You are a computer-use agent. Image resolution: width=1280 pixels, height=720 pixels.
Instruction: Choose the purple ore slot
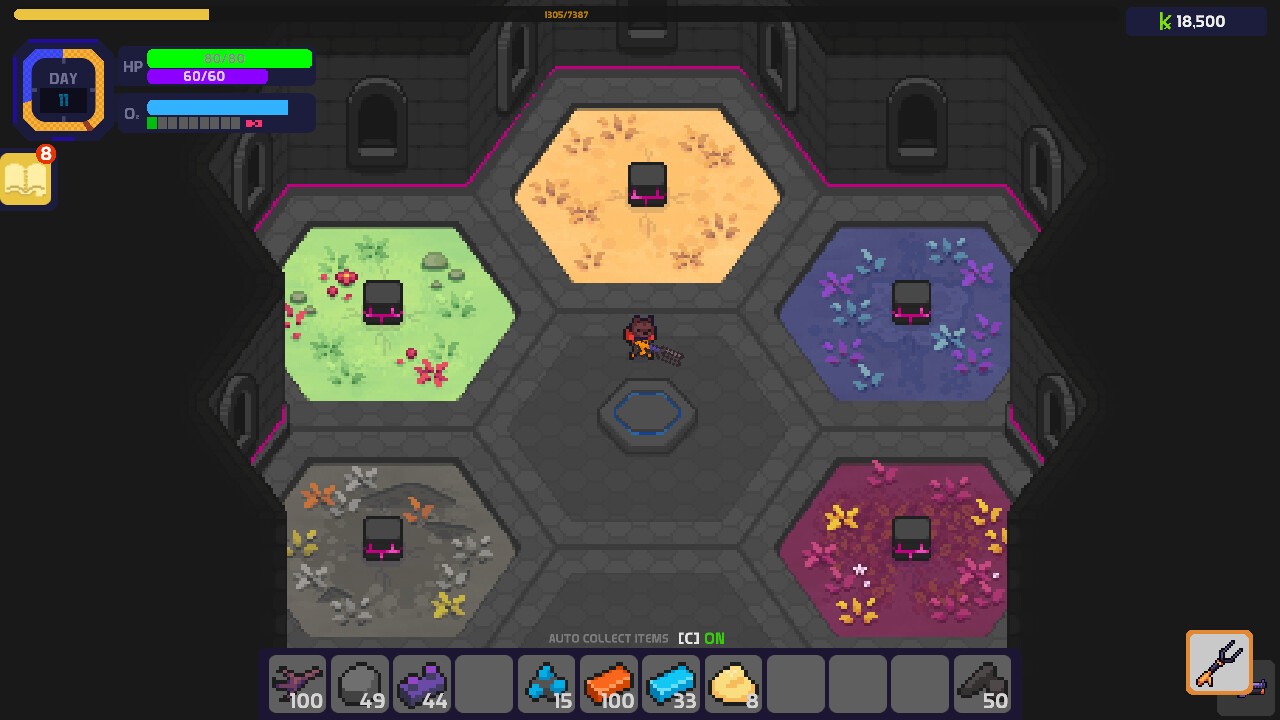pos(421,684)
